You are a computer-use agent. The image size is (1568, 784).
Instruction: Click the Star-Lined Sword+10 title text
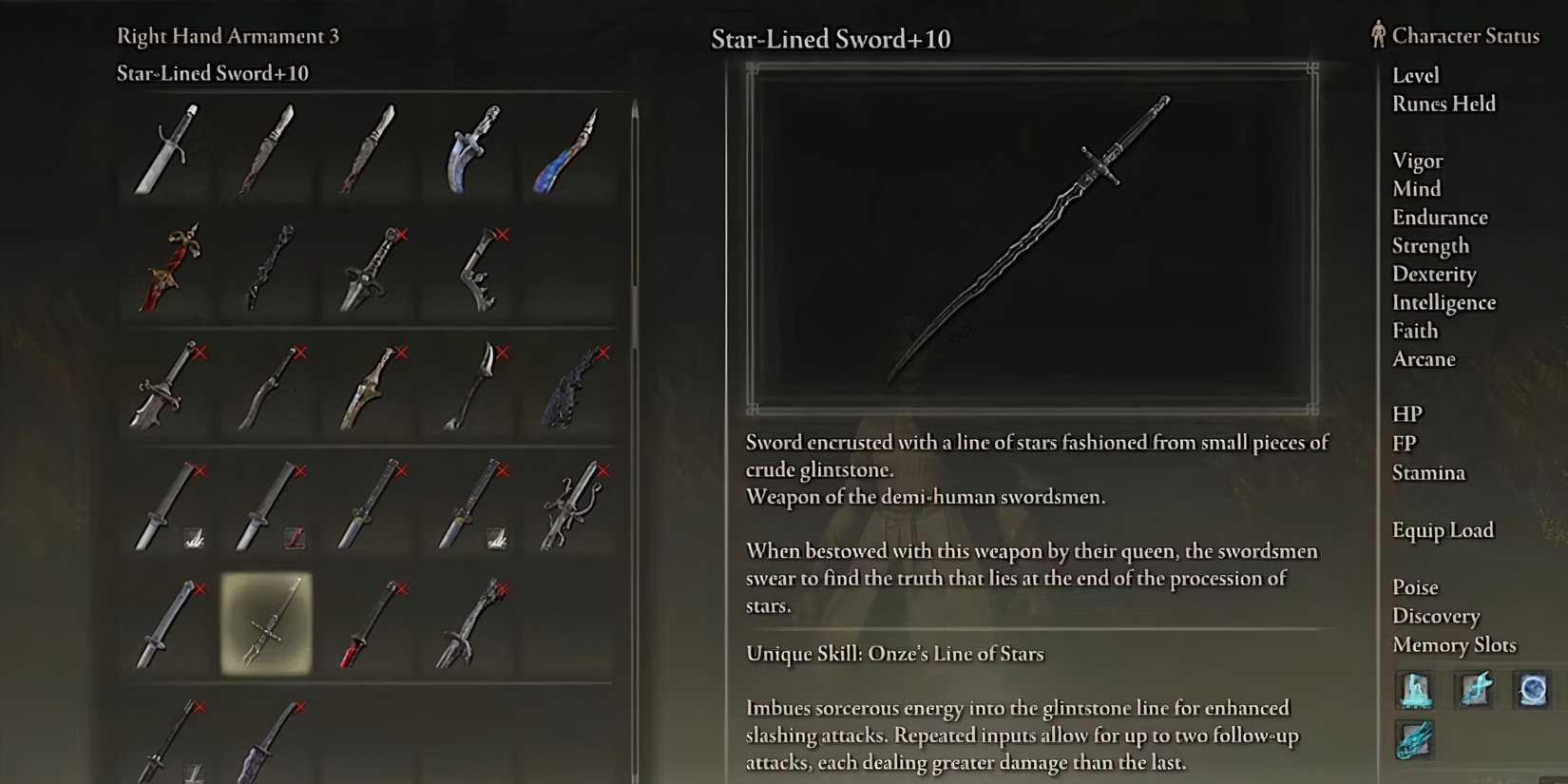pos(831,39)
